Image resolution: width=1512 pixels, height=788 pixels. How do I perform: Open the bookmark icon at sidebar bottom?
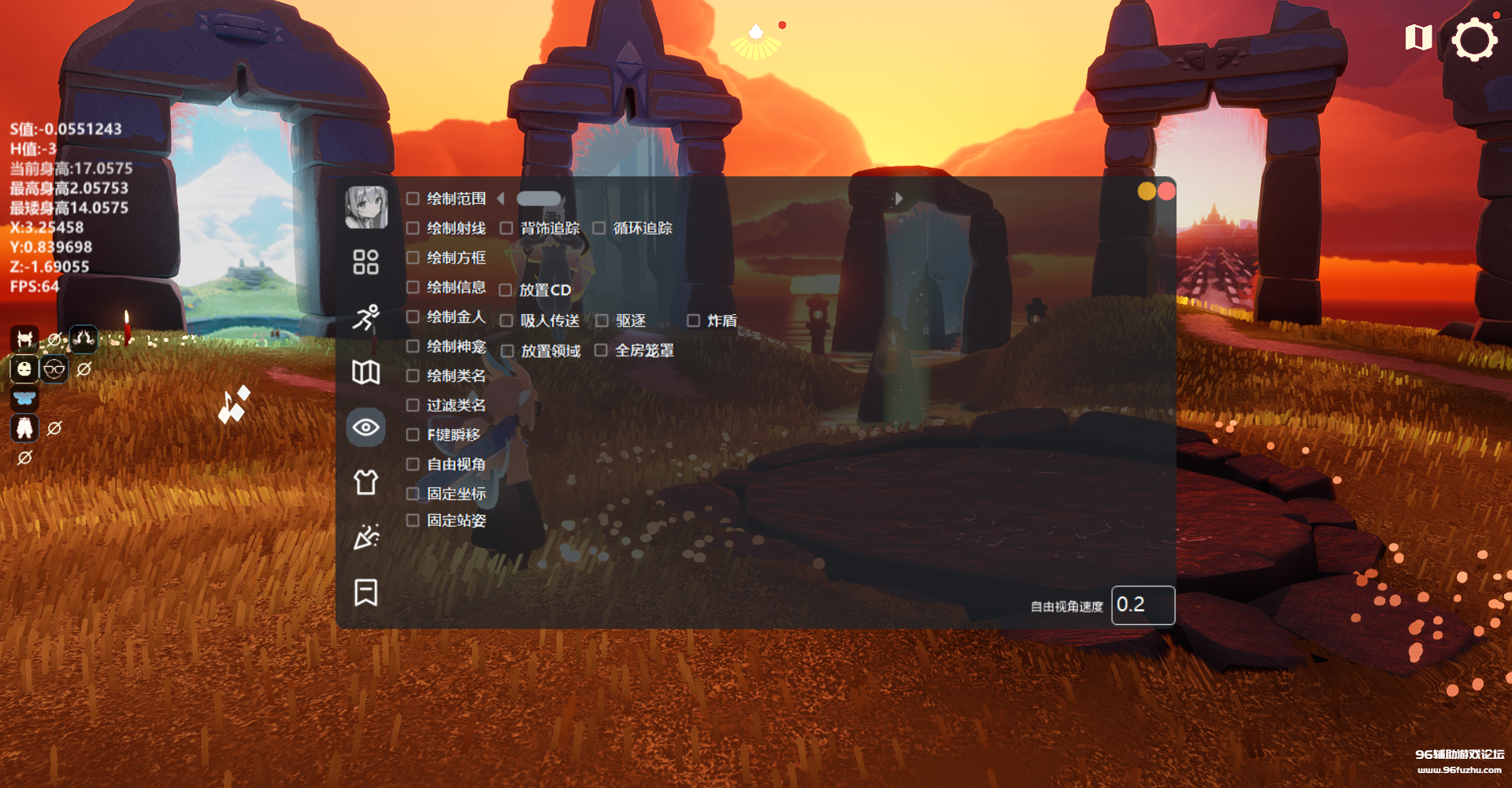(365, 593)
